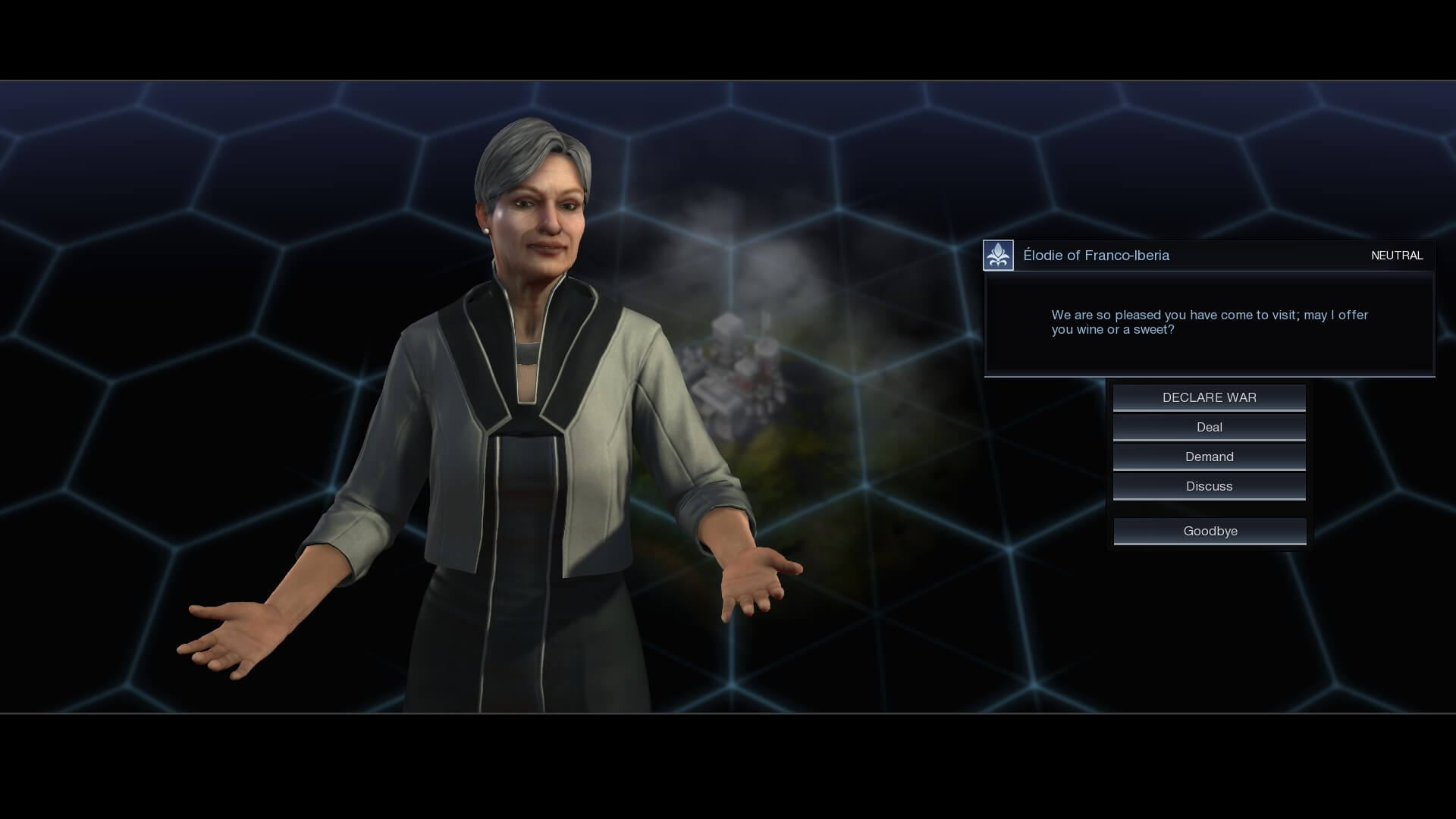This screenshot has height=819, width=1456.
Task: Click the separator between Discuss and Goodbye
Action: (x=1209, y=508)
